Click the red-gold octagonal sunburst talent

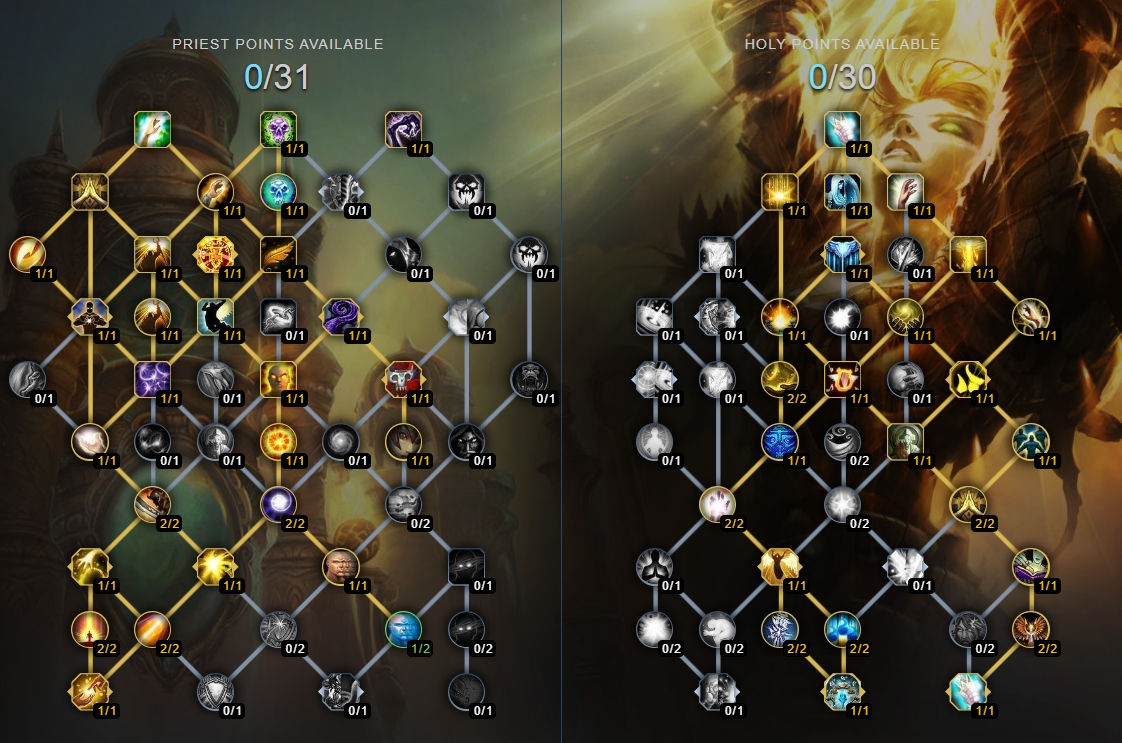point(215,254)
